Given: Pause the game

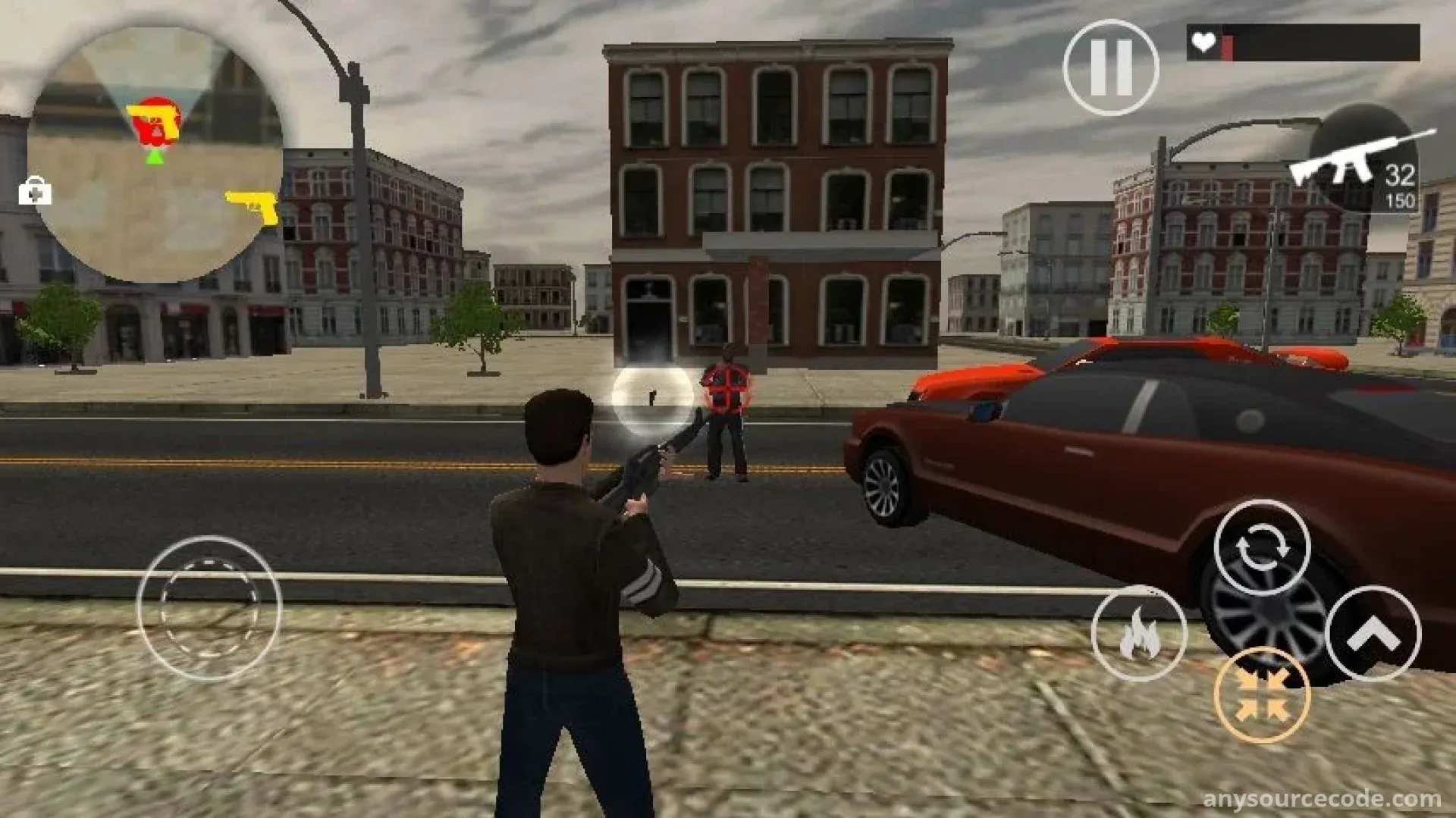Looking at the screenshot, I should [x=1110, y=67].
